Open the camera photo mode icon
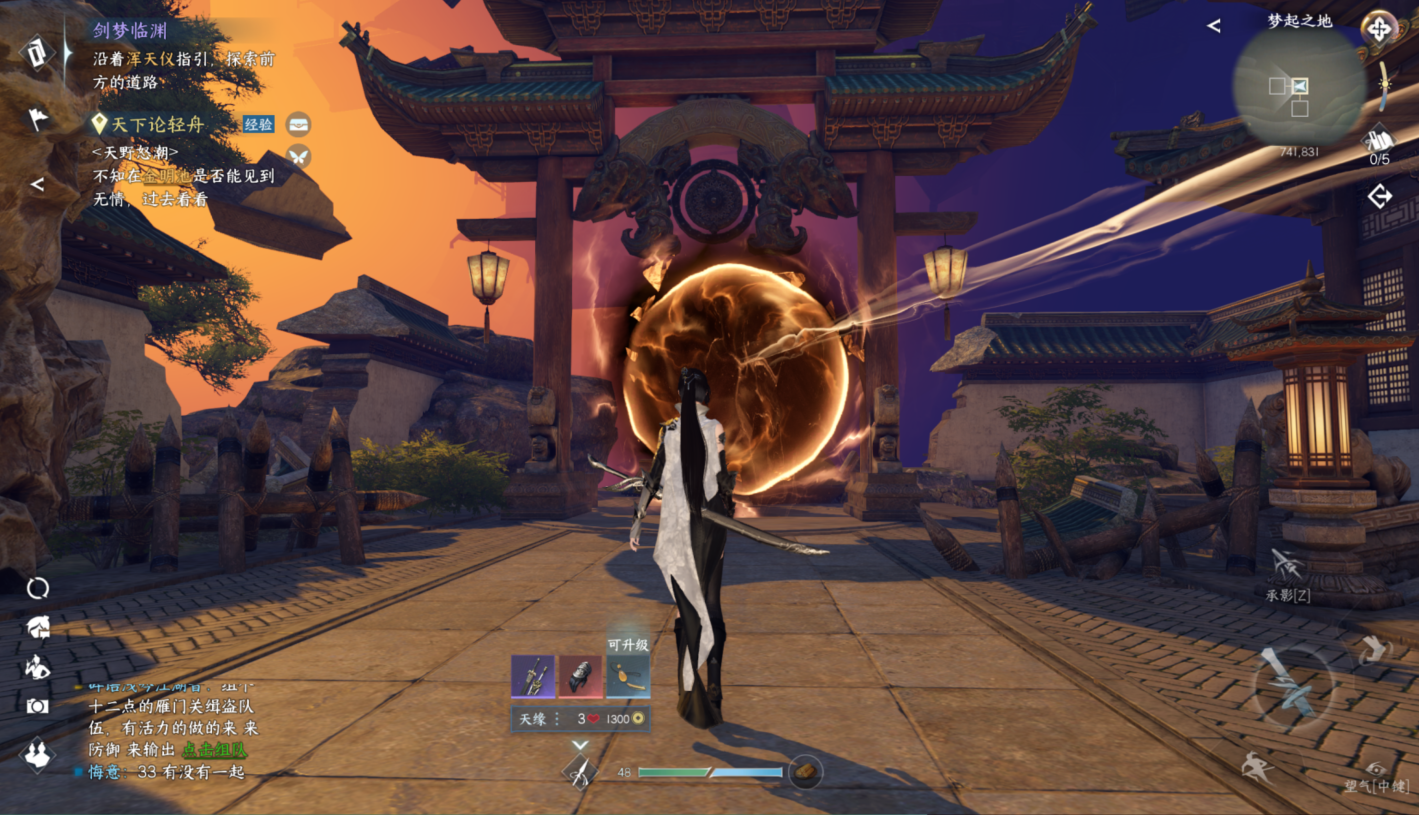 click(x=38, y=706)
